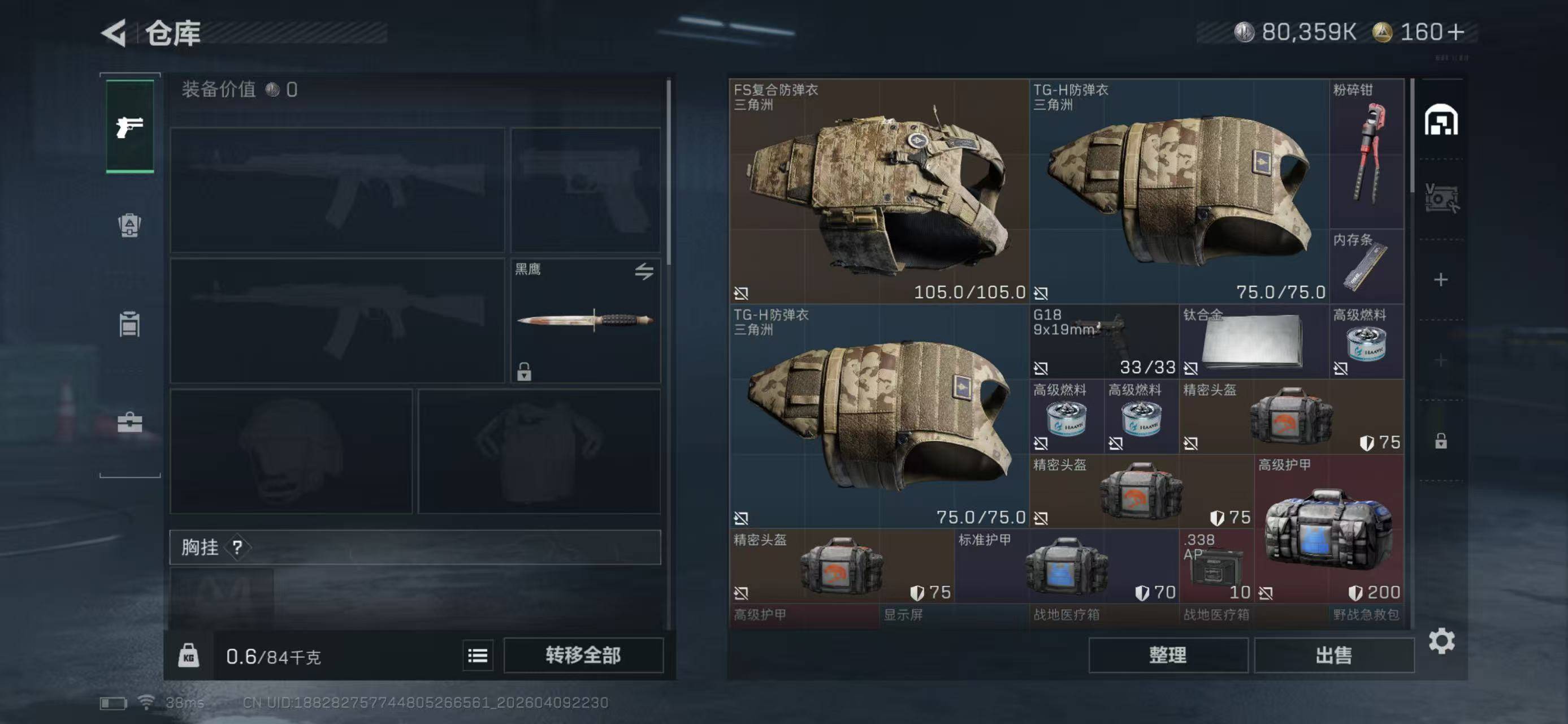Open the 出售 sell option
1568x724 pixels.
point(1333,655)
